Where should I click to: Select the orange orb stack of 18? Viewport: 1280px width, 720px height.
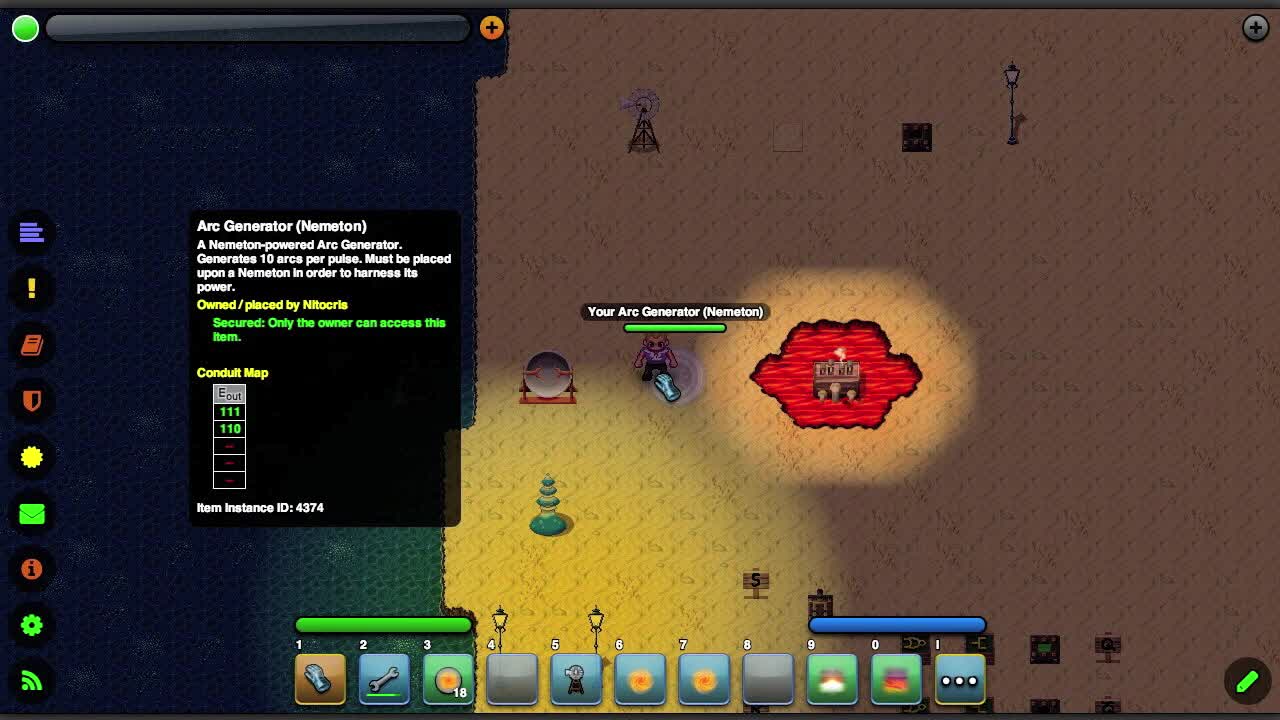coord(448,680)
